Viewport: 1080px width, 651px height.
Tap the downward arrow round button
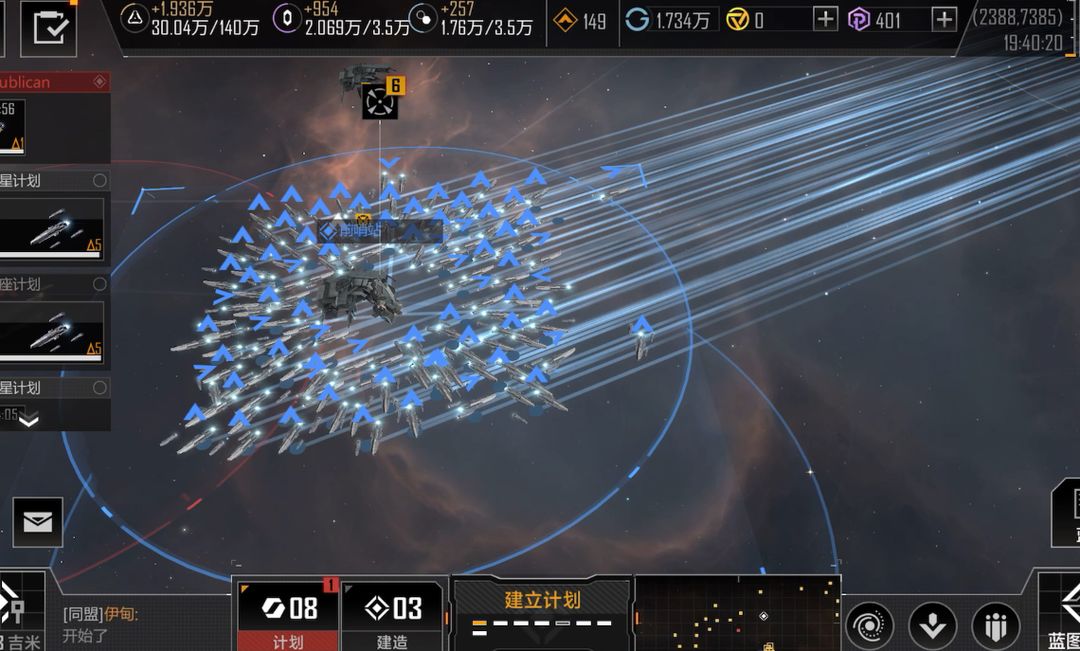[x=932, y=626]
